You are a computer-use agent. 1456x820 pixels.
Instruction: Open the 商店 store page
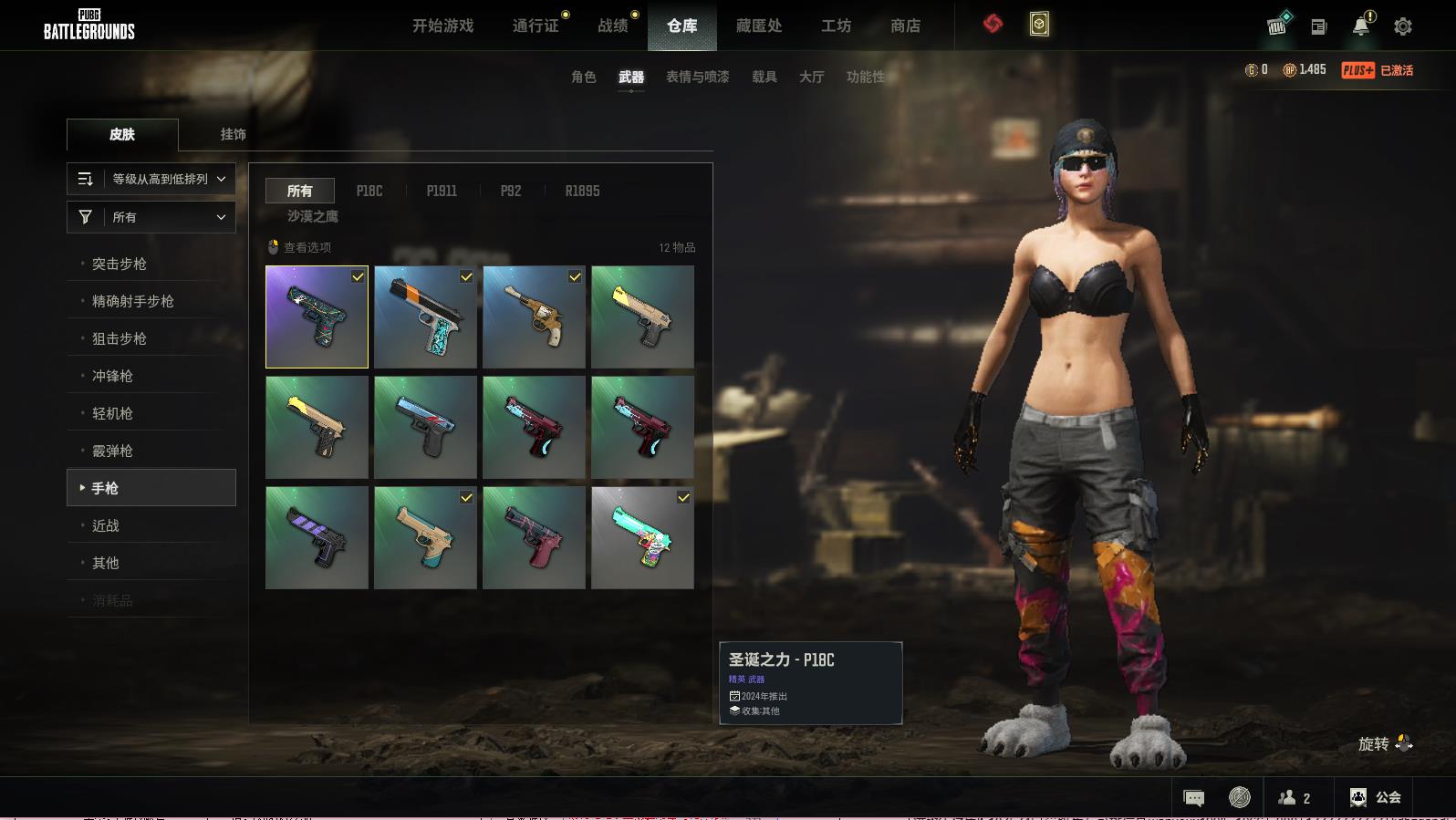pos(905,26)
